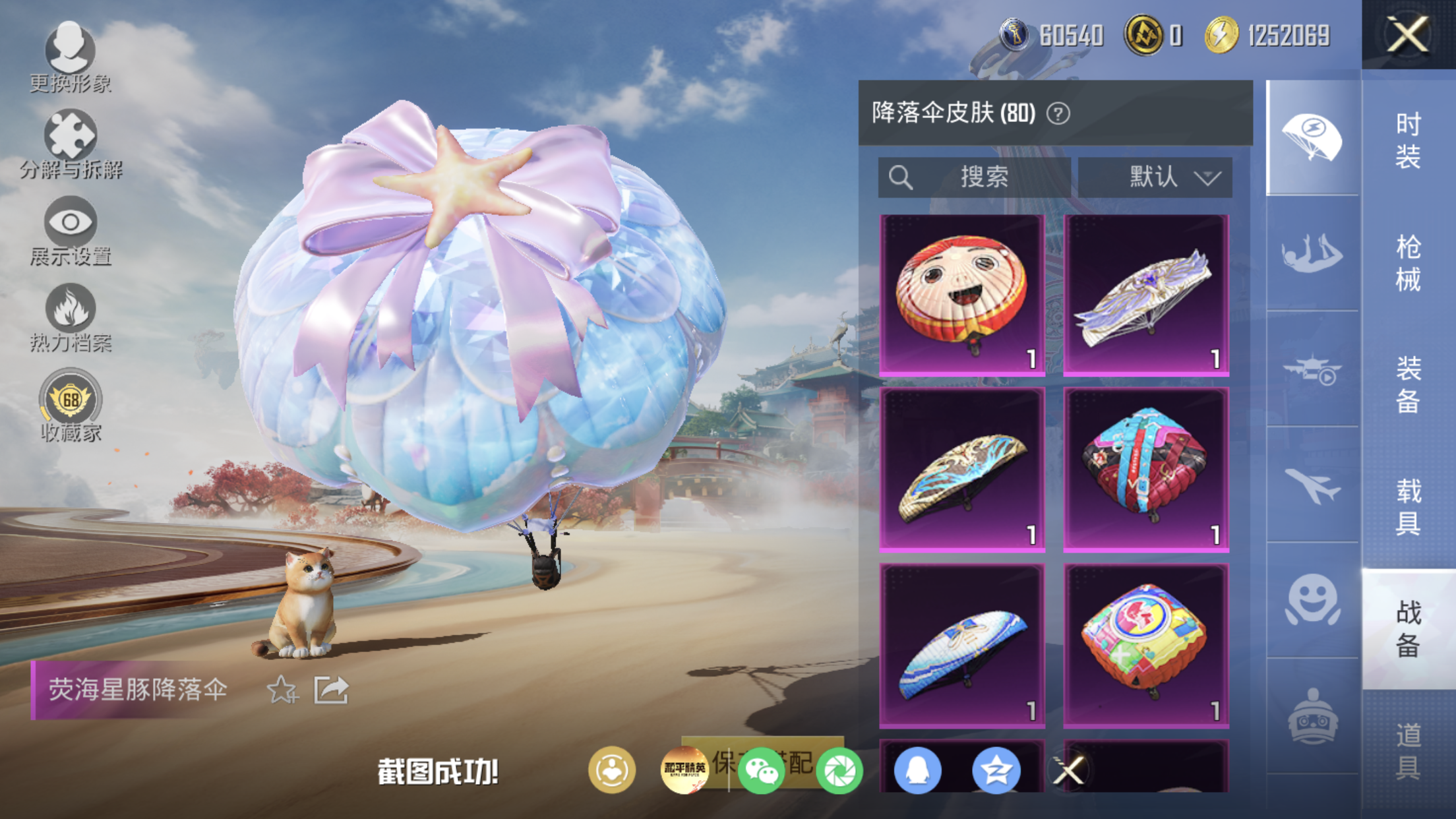Open 展示设置 display settings
This screenshot has width=1456, height=819.
[71, 231]
